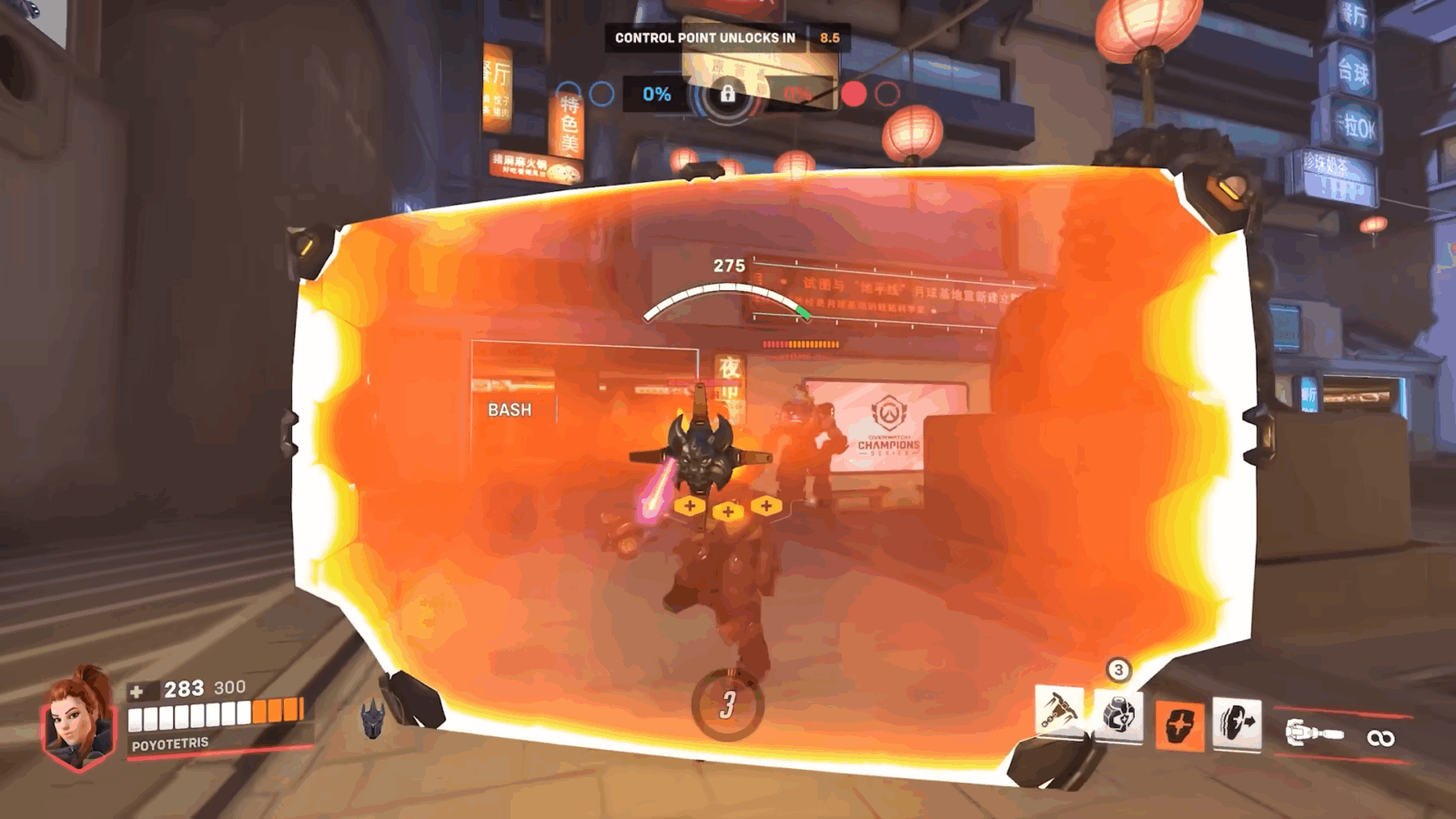Viewport: 1456px width, 819px height.
Task: Expand the blue 0% capture readout
Action: [x=657, y=94]
